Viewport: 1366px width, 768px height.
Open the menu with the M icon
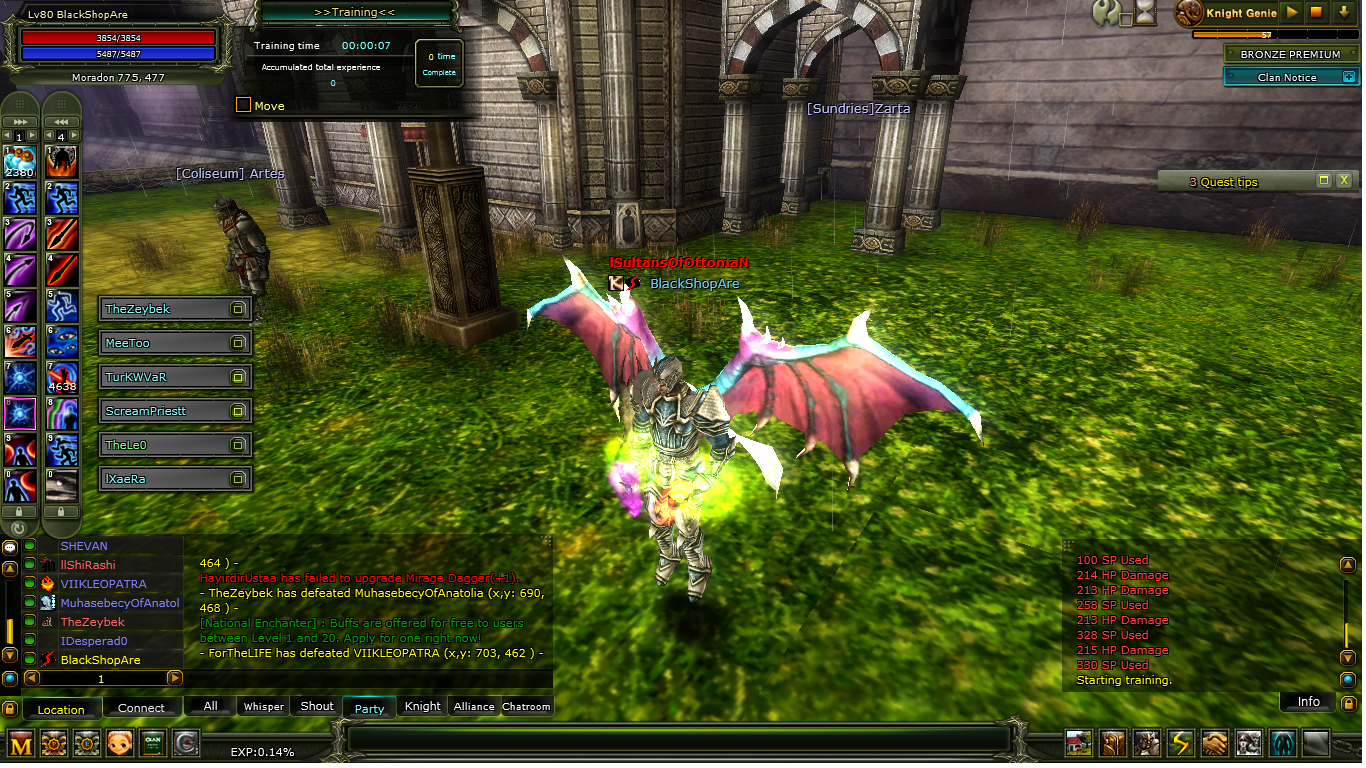[21, 743]
